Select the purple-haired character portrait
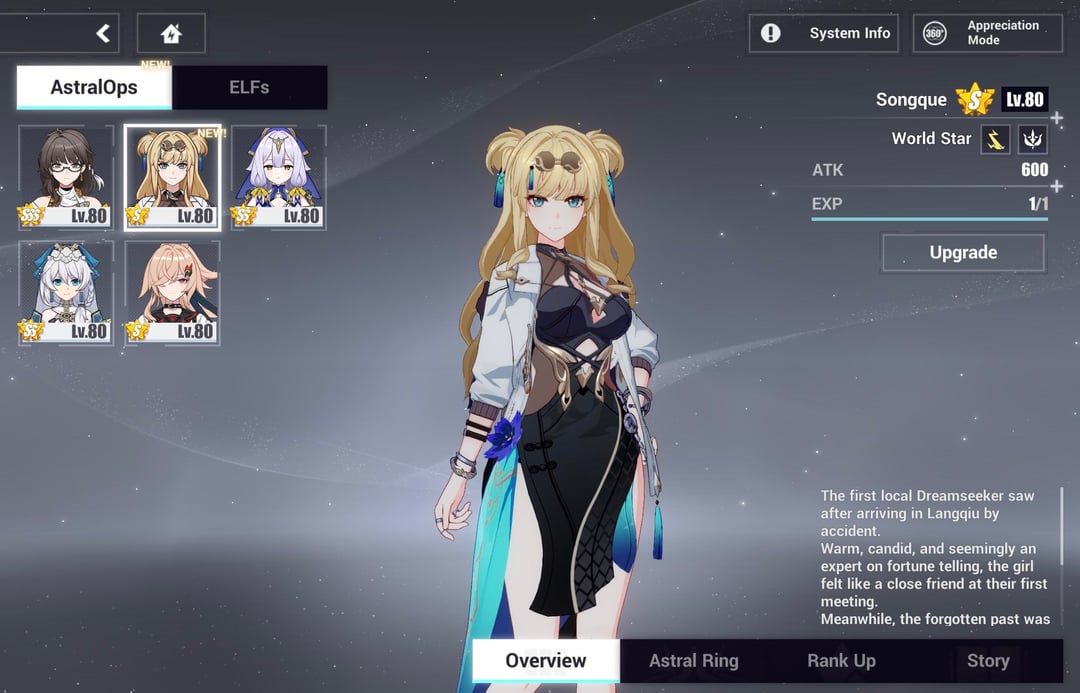This screenshot has height=693, width=1080. pos(278,178)
